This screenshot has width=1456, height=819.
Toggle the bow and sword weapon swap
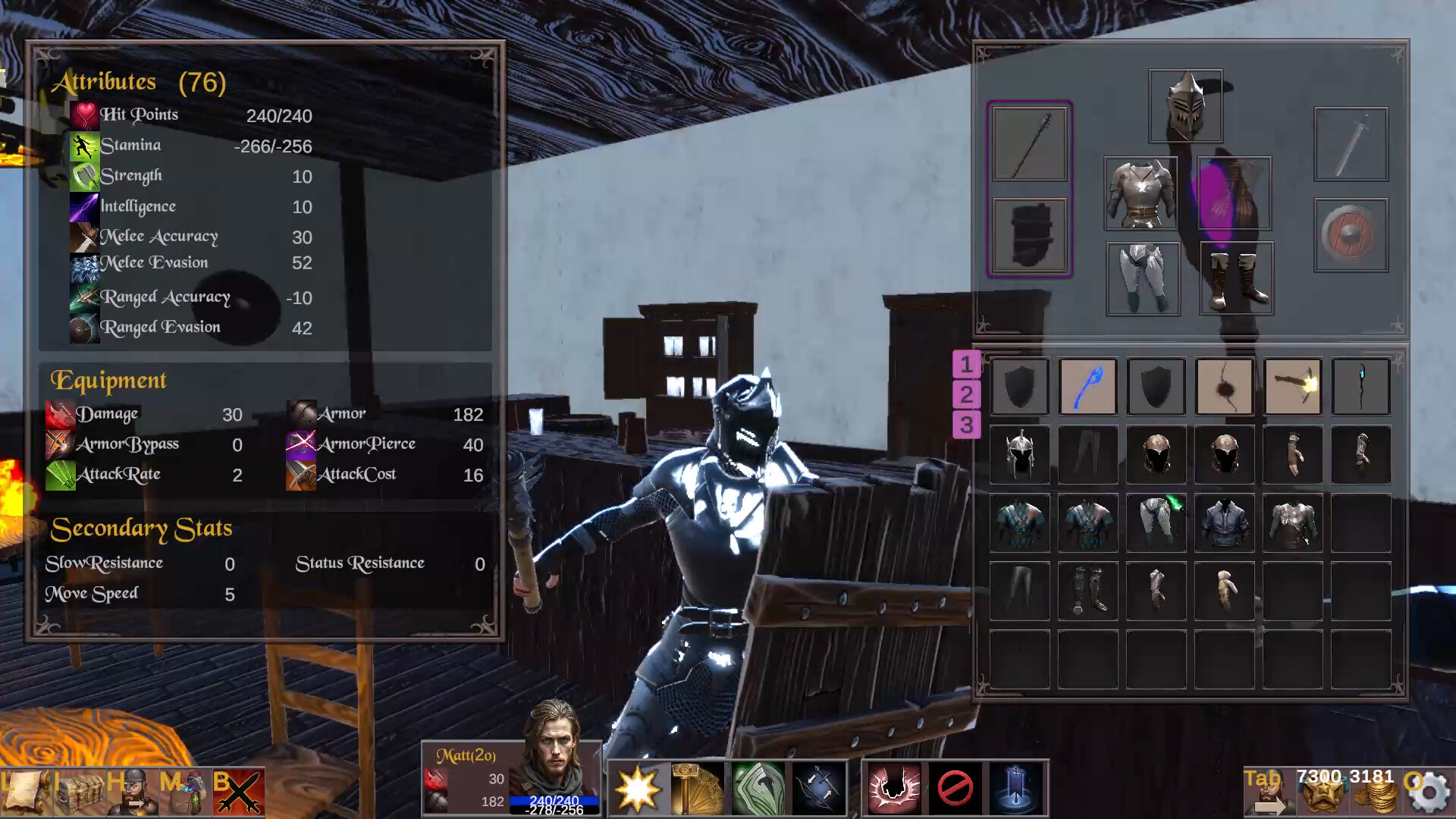click(819, 789)
